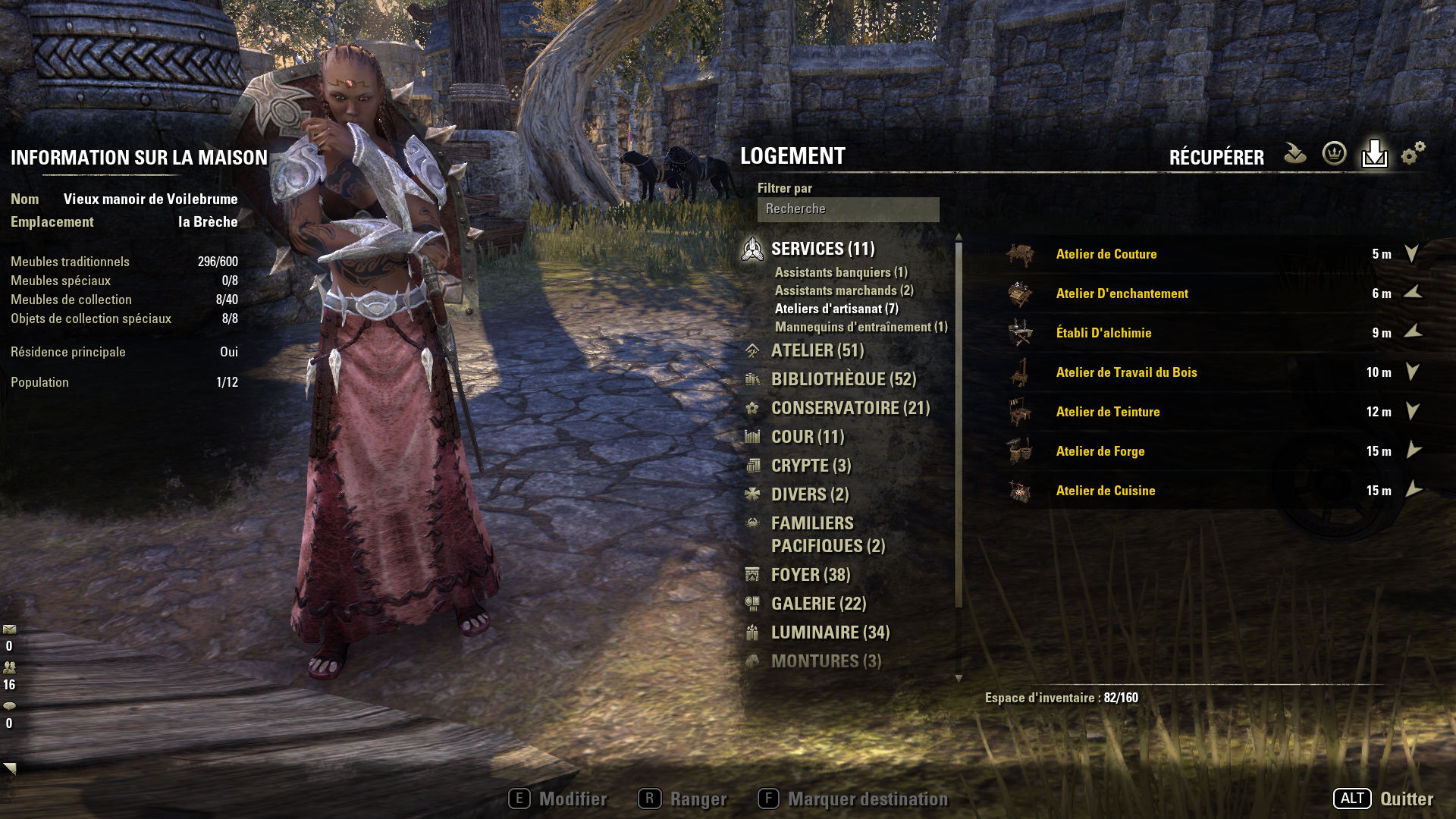Select the Atelier de Teinture entry
Image resolution: width=1456 pixels, height=819 pixels.
pyautogui.click(x=1107, y=413)
